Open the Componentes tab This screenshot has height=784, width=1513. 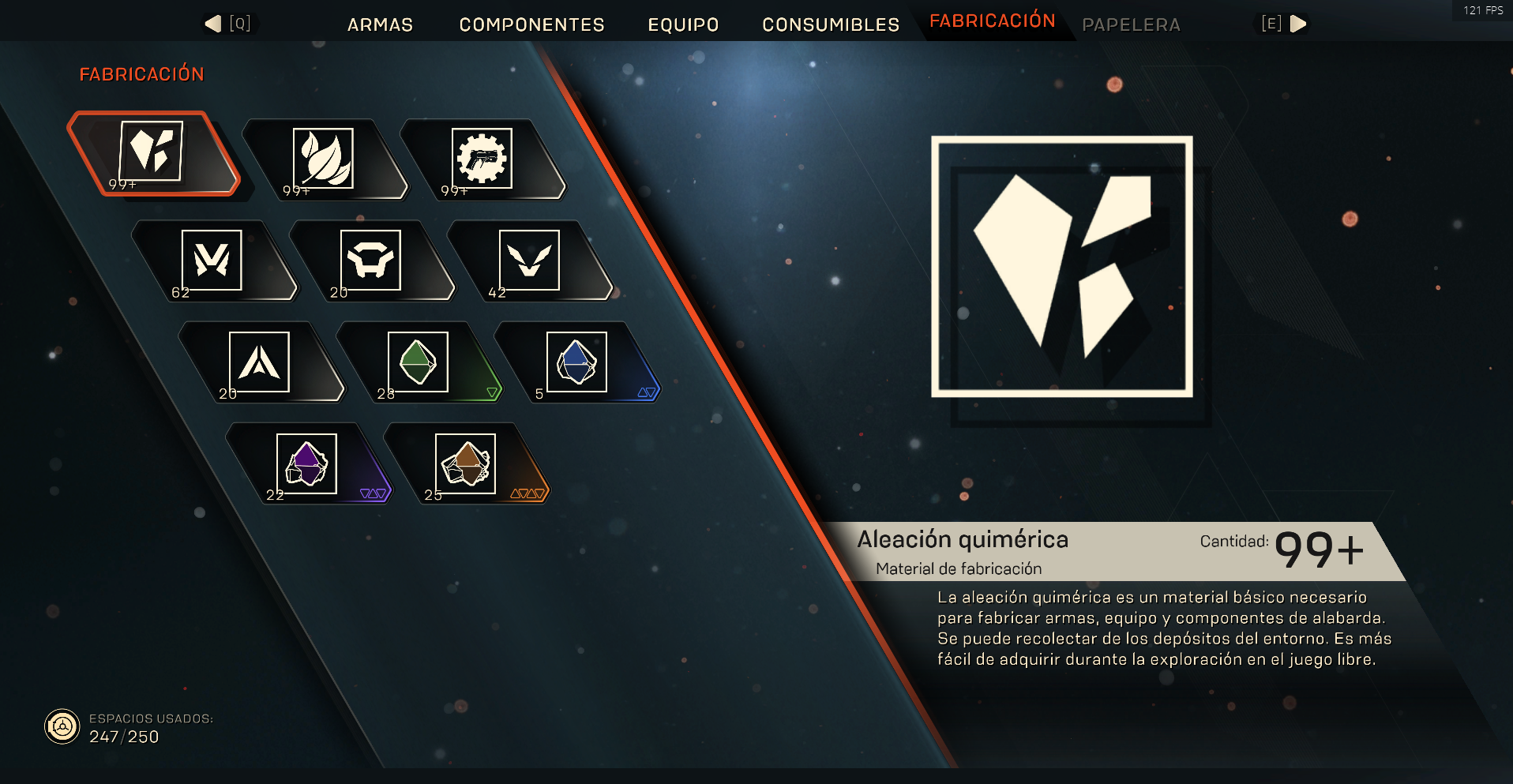[531, 24]
